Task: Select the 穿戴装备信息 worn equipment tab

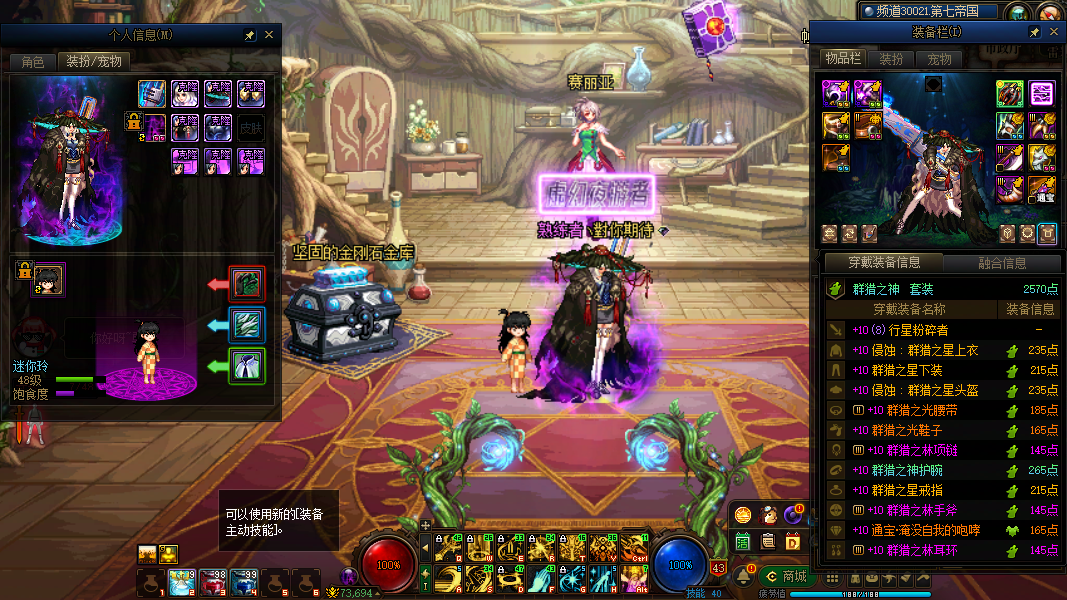Action: pos(884,264)
